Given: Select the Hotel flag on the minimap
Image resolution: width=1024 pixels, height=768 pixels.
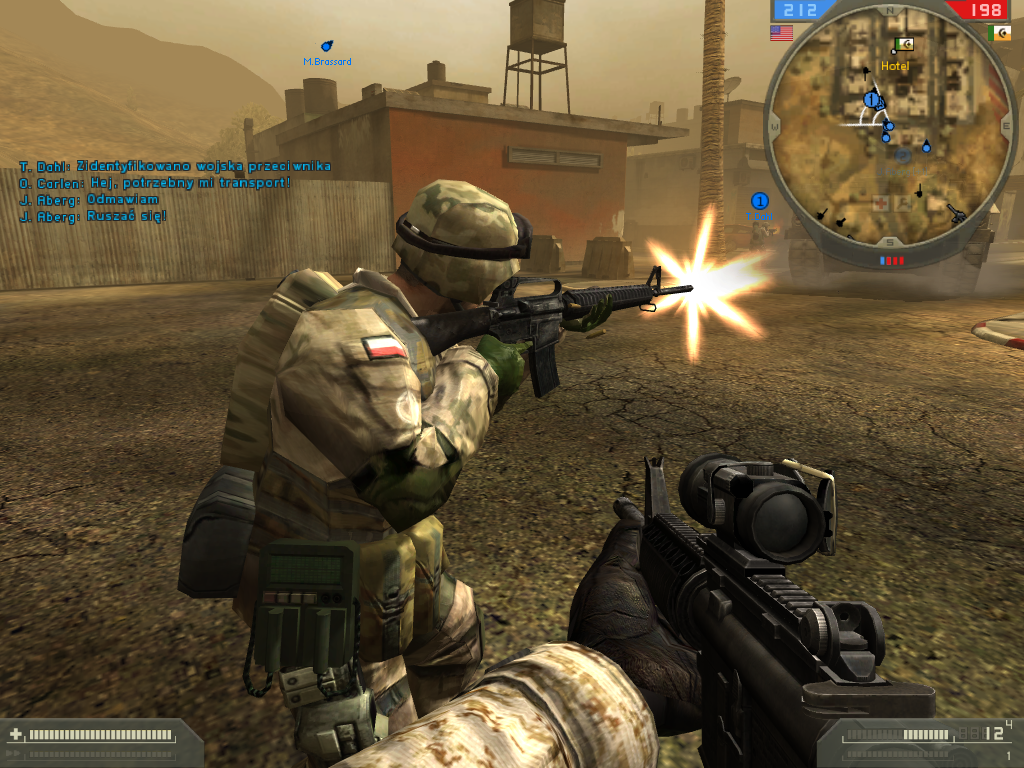Looking at the screenshot, I should tap(905, 45).
